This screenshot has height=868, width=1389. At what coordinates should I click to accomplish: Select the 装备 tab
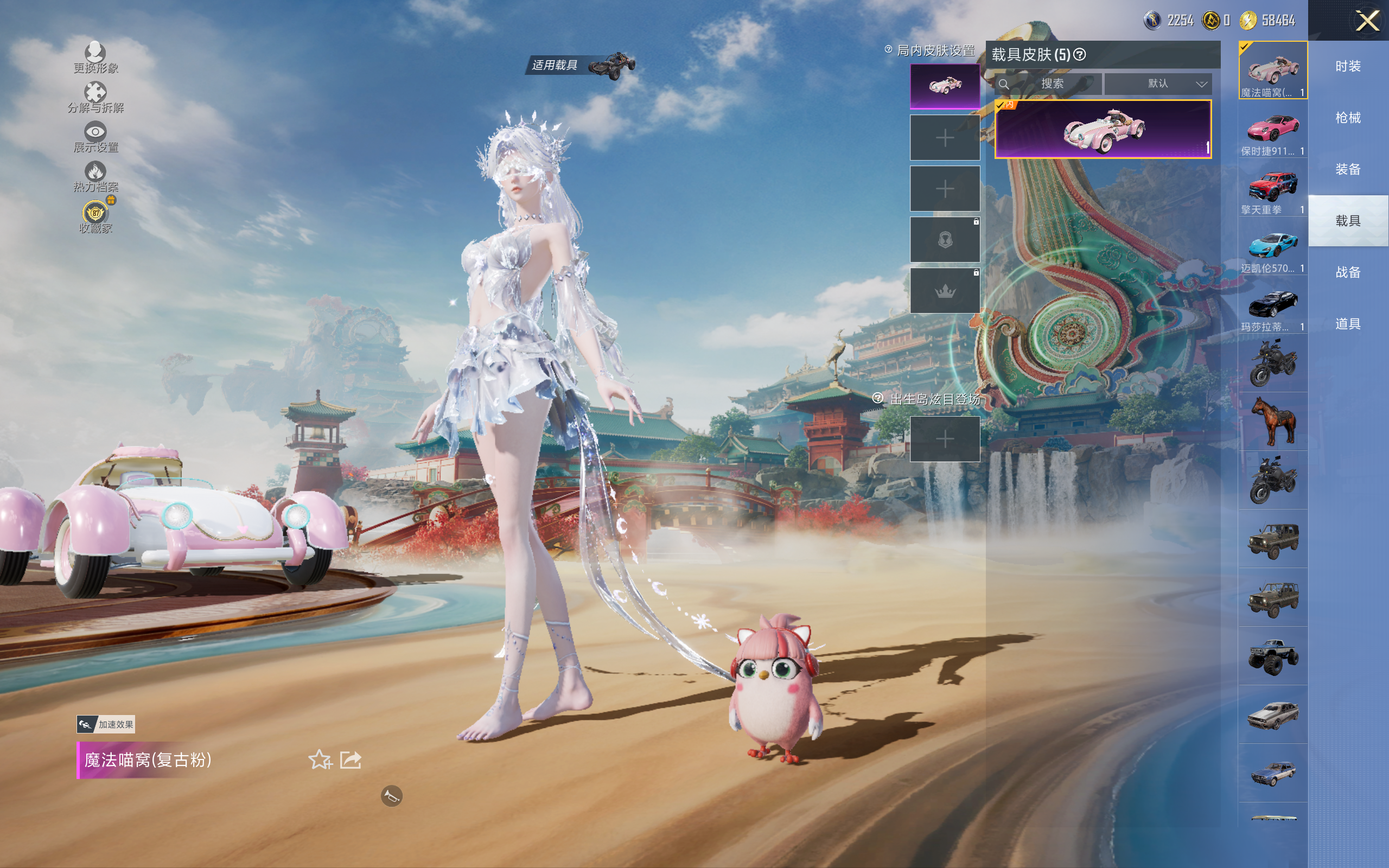coord(1348,169)
